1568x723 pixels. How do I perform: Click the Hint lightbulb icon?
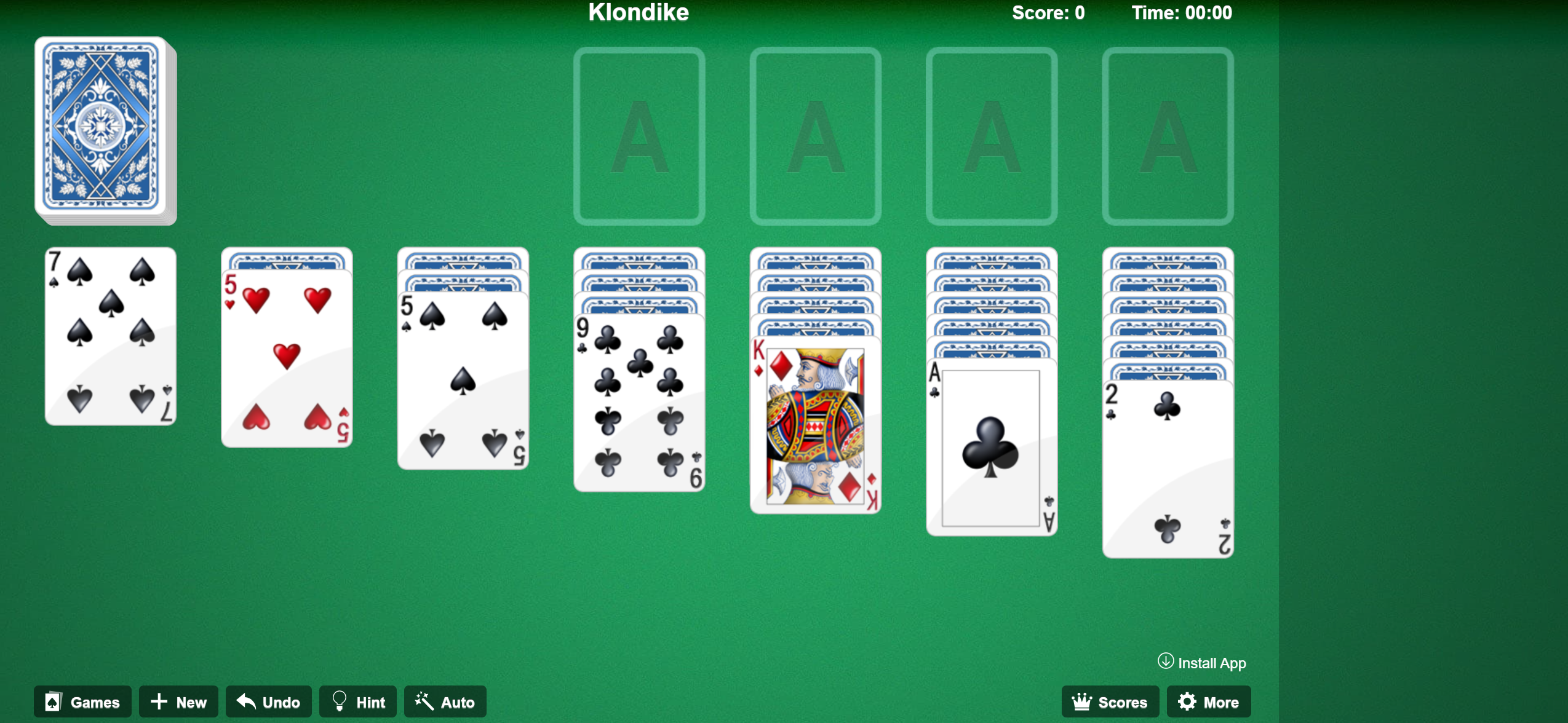tap(340, 701)
